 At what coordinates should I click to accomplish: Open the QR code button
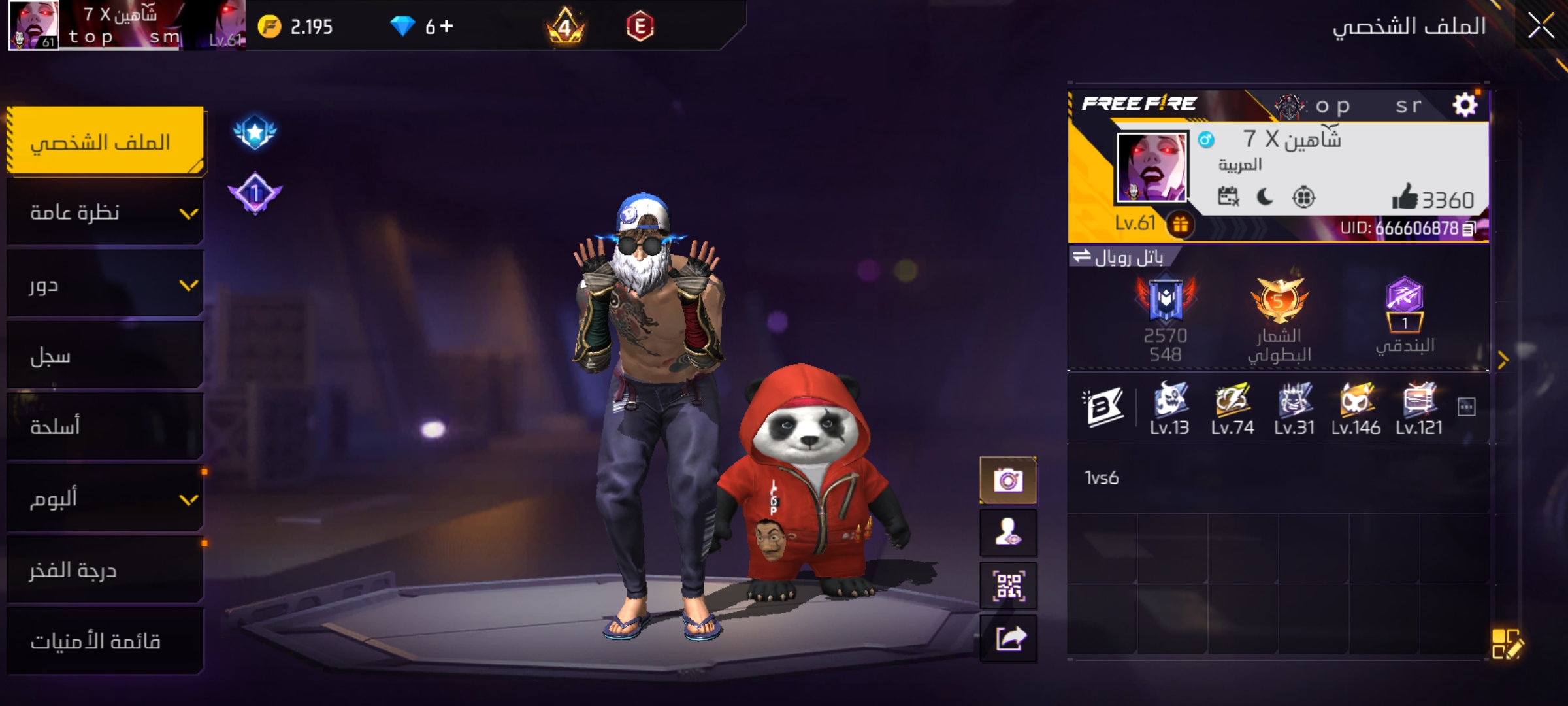coord(1008,586)
